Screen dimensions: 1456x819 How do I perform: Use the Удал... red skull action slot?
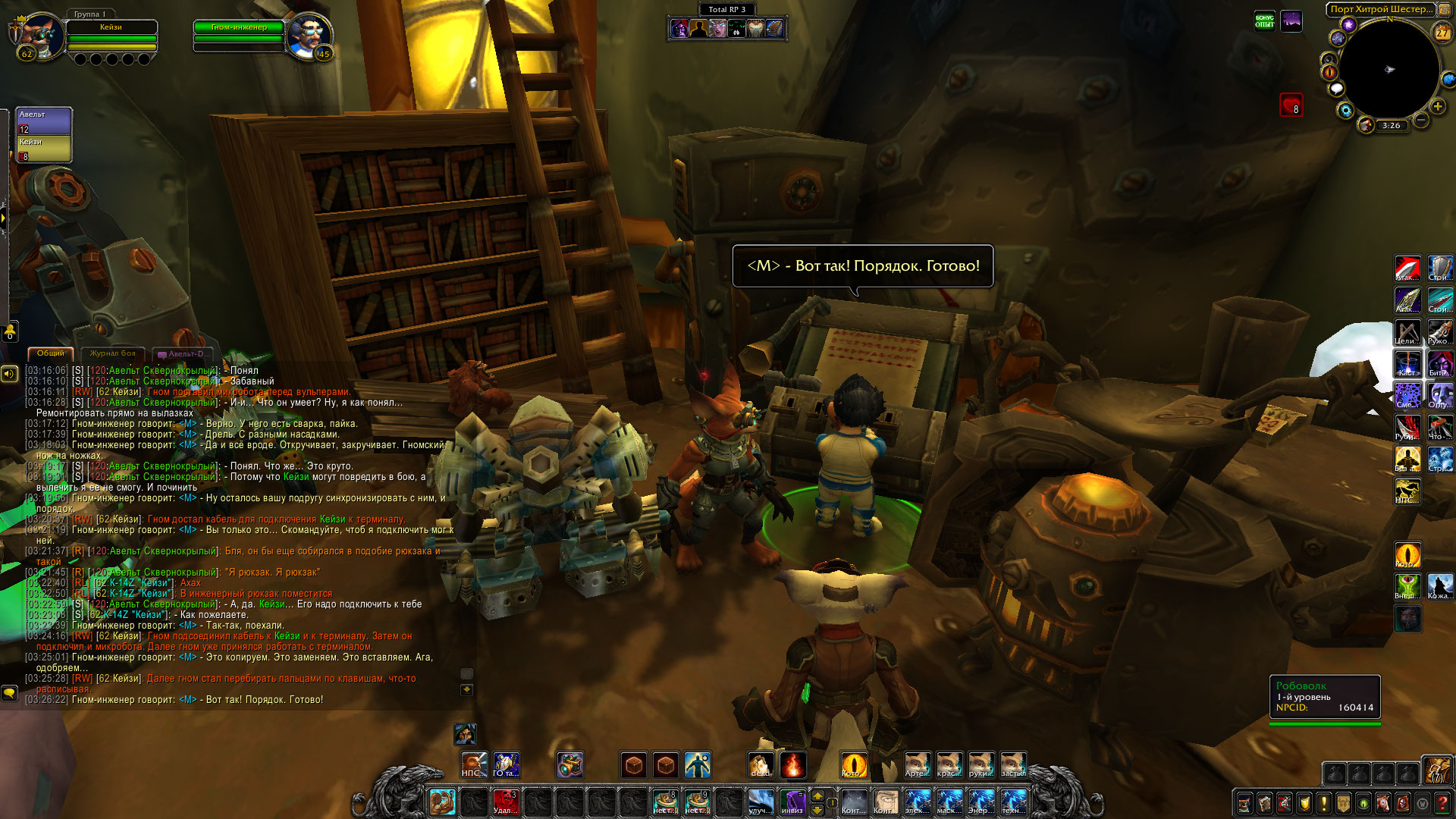click(x=505, y=802)
